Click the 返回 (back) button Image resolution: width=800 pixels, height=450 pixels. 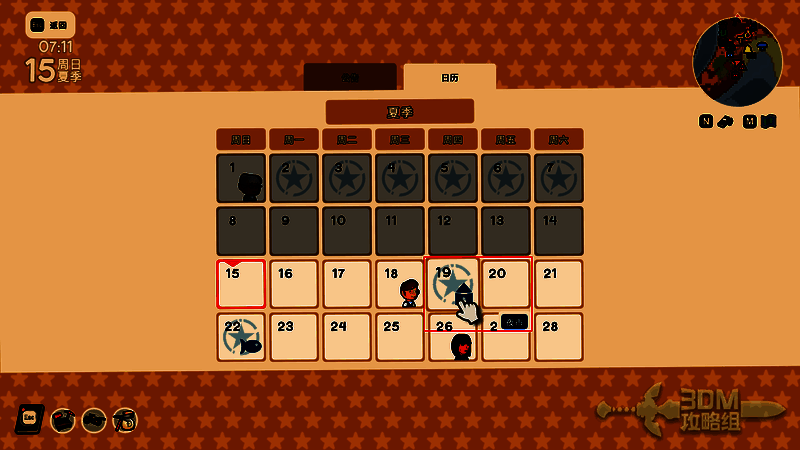pyautogui.click(x=49, y=24)
